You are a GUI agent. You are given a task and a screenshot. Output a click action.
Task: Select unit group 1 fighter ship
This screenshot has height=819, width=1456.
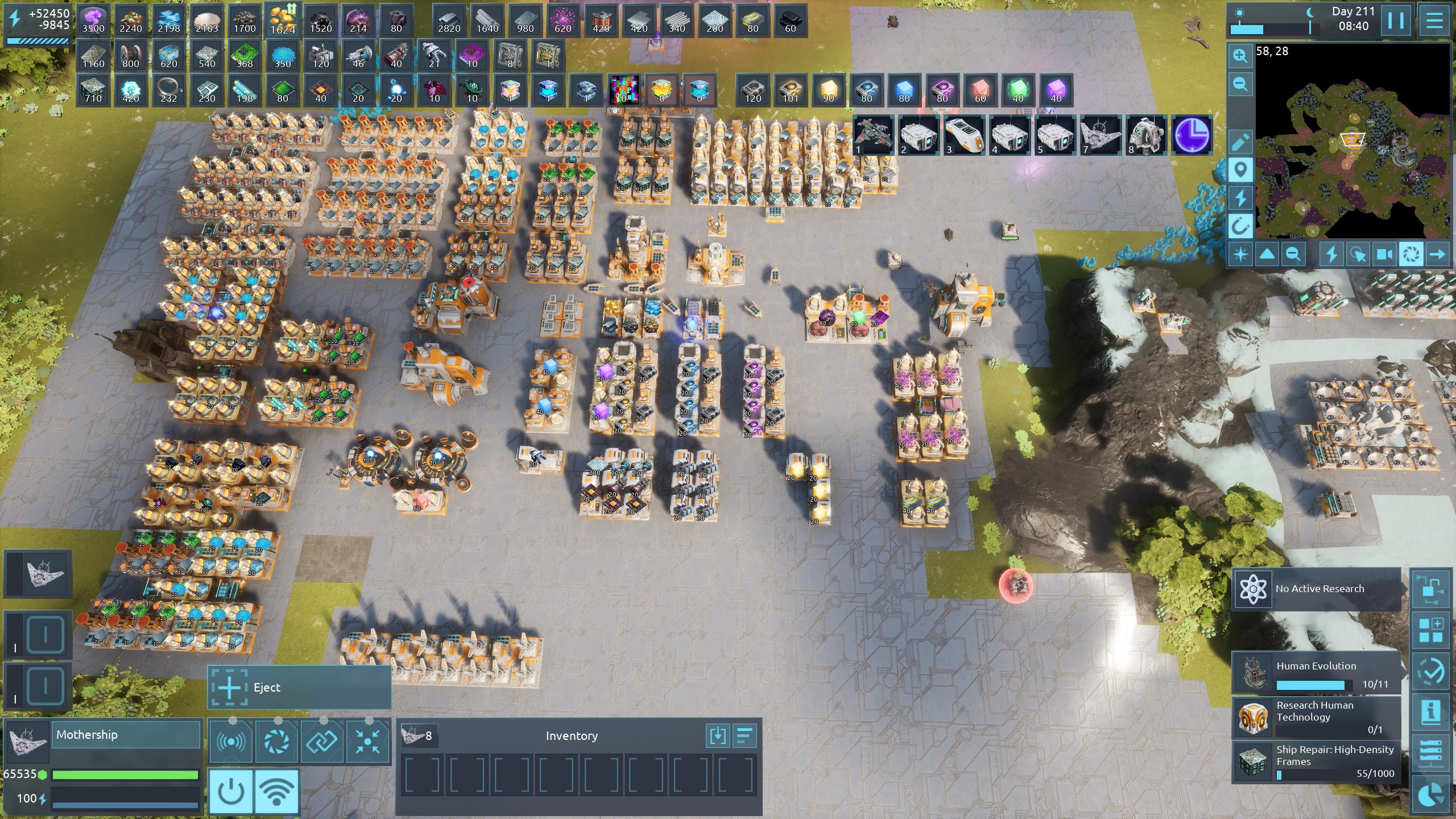click(x=873, y=135)
